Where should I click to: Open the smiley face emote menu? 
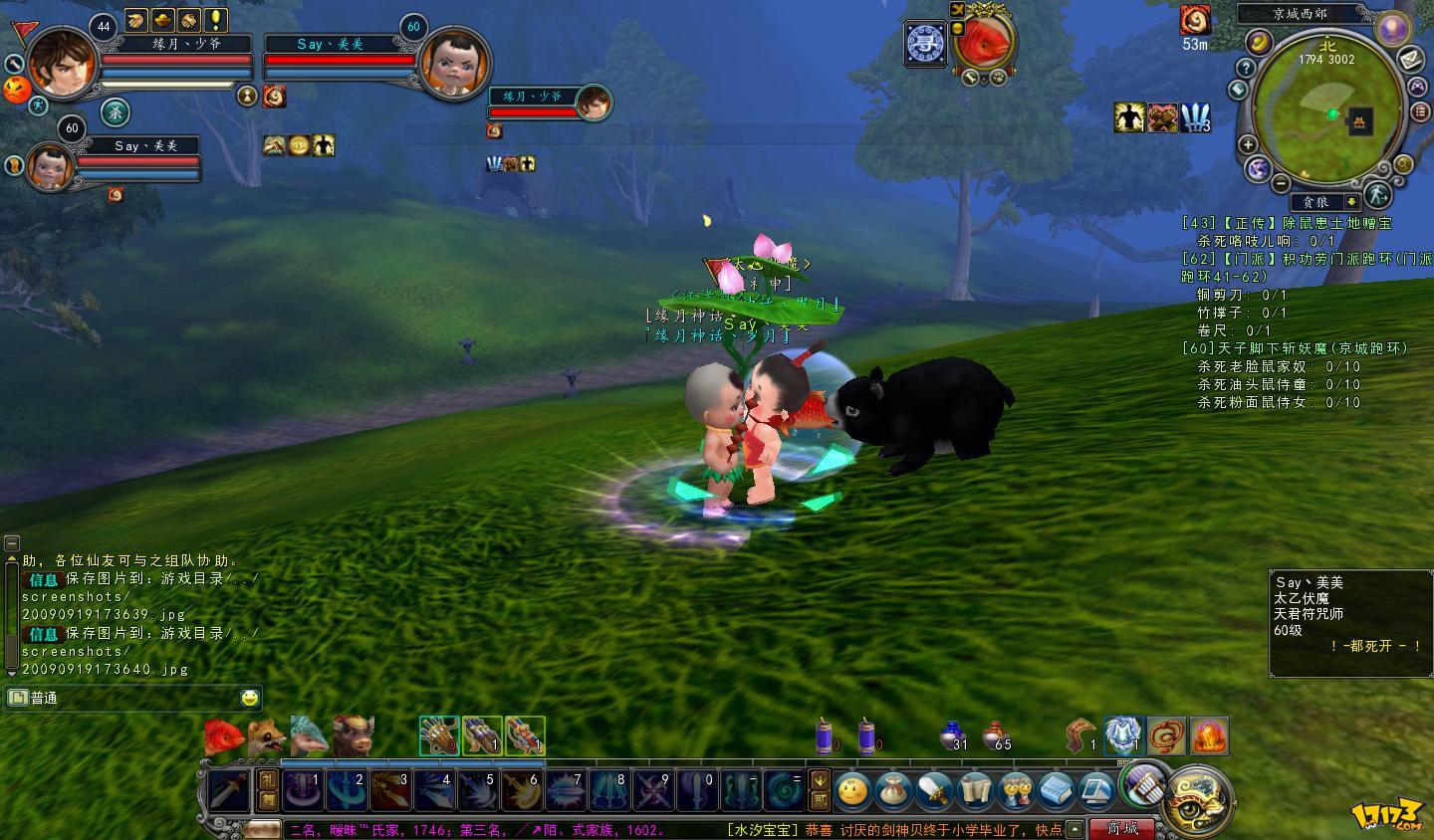pyautogui.click(x=853, y=792)
